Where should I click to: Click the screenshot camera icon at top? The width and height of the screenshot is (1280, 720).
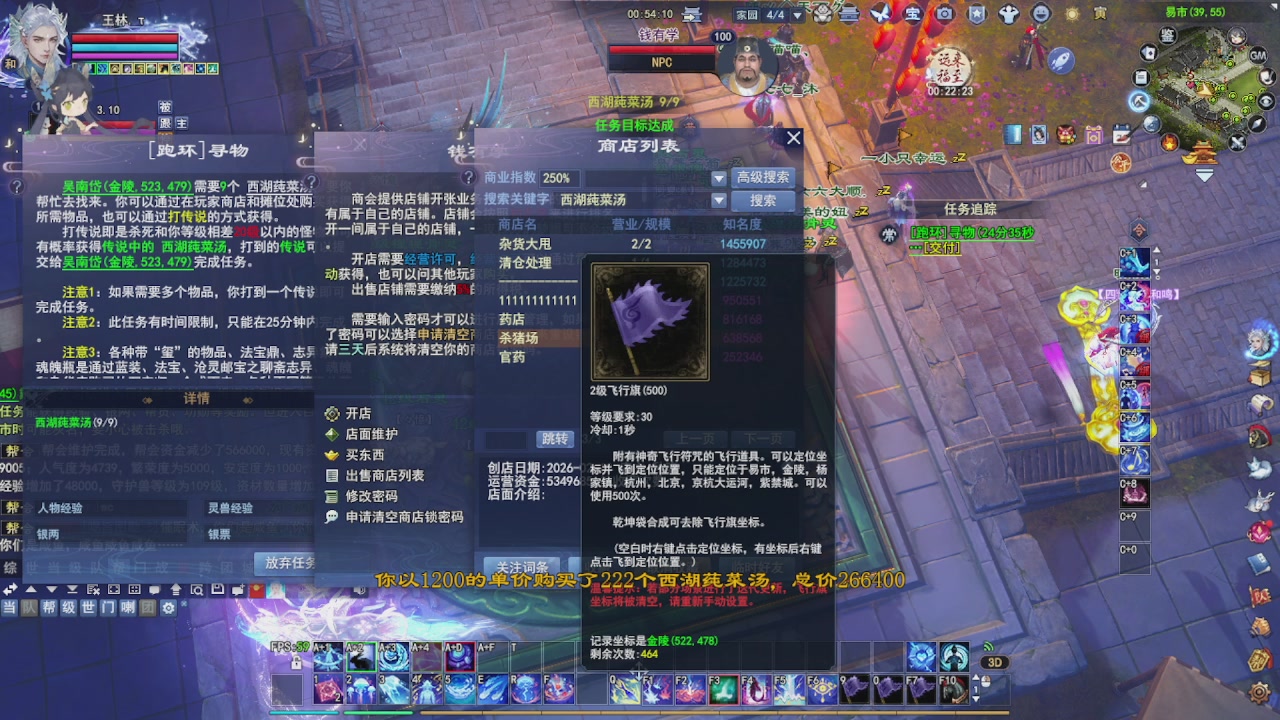[x=944, y=13]
